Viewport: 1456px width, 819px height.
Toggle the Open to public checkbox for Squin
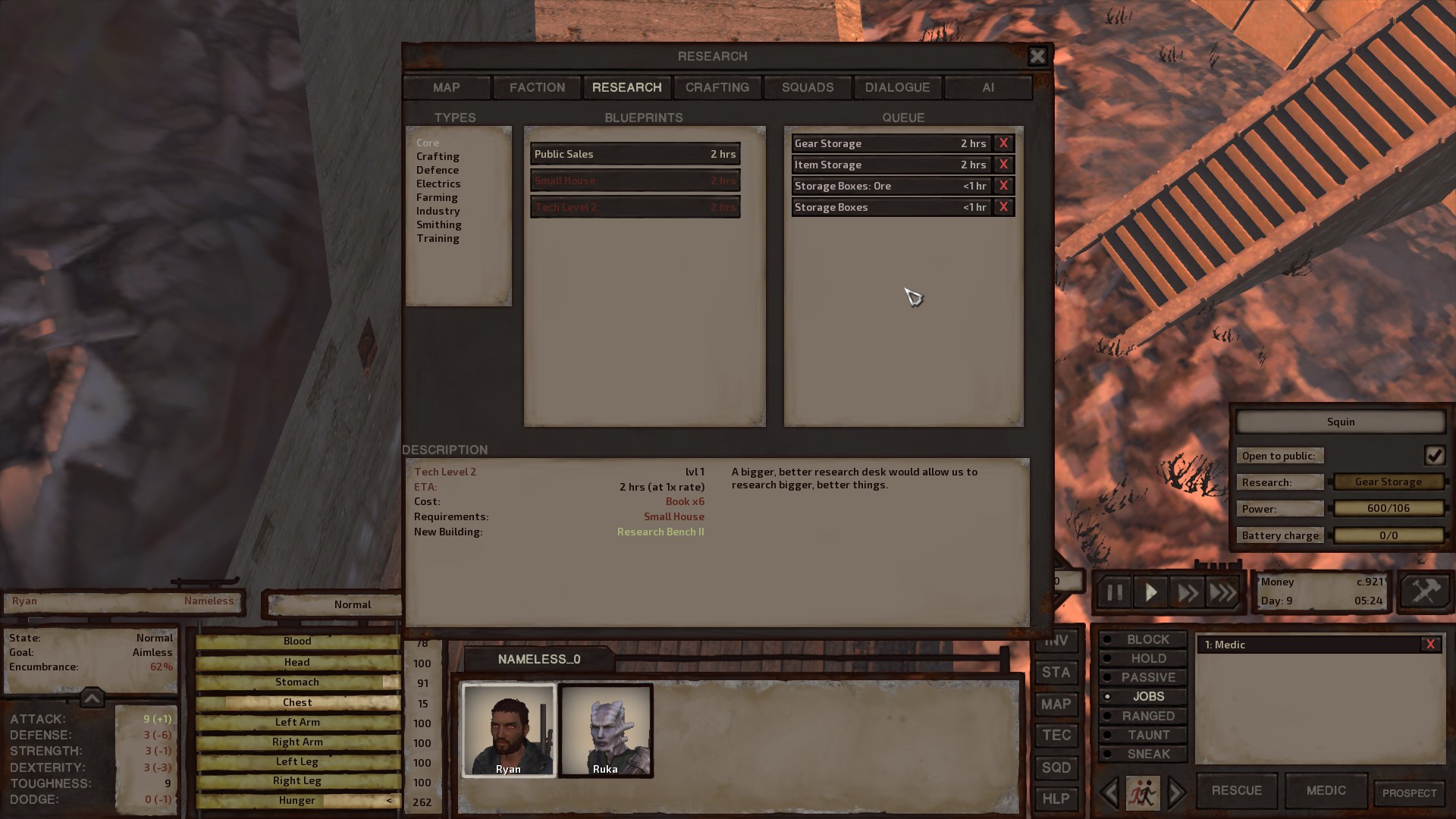point(1436,455)
